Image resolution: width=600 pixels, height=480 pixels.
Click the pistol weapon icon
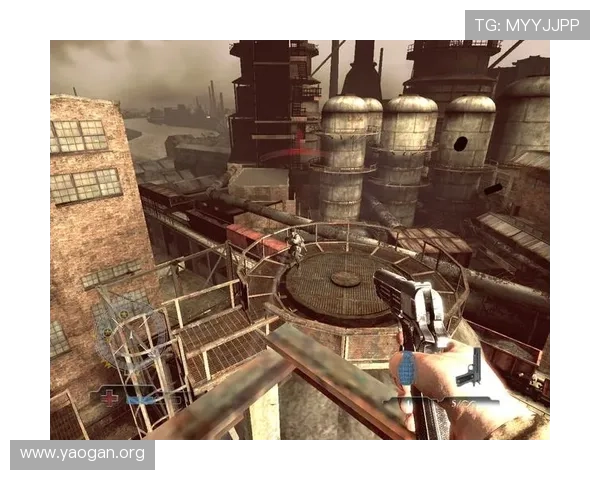tap(469, 368)
